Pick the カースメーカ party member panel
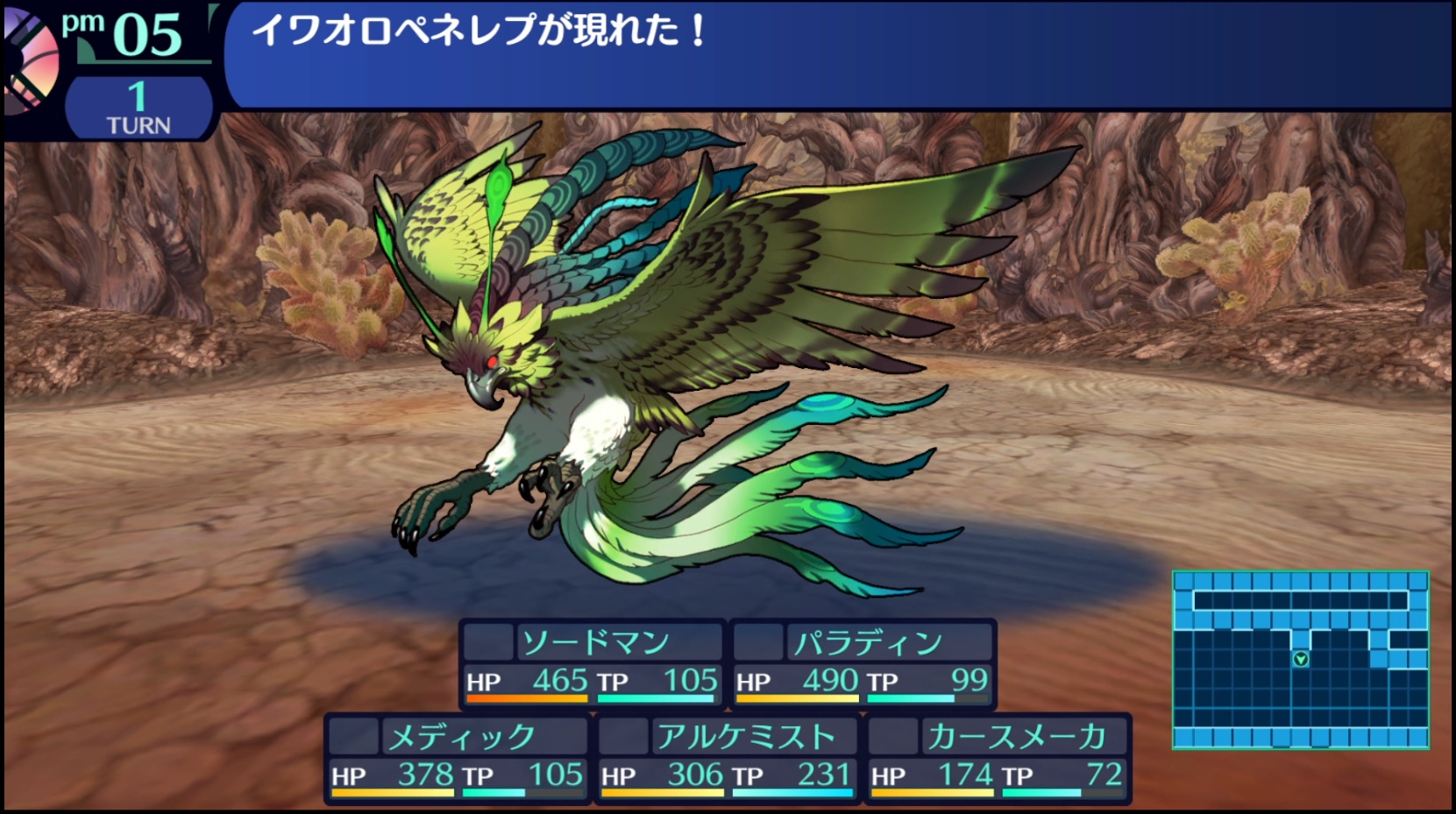1456x814 pixels. (998, 757)
